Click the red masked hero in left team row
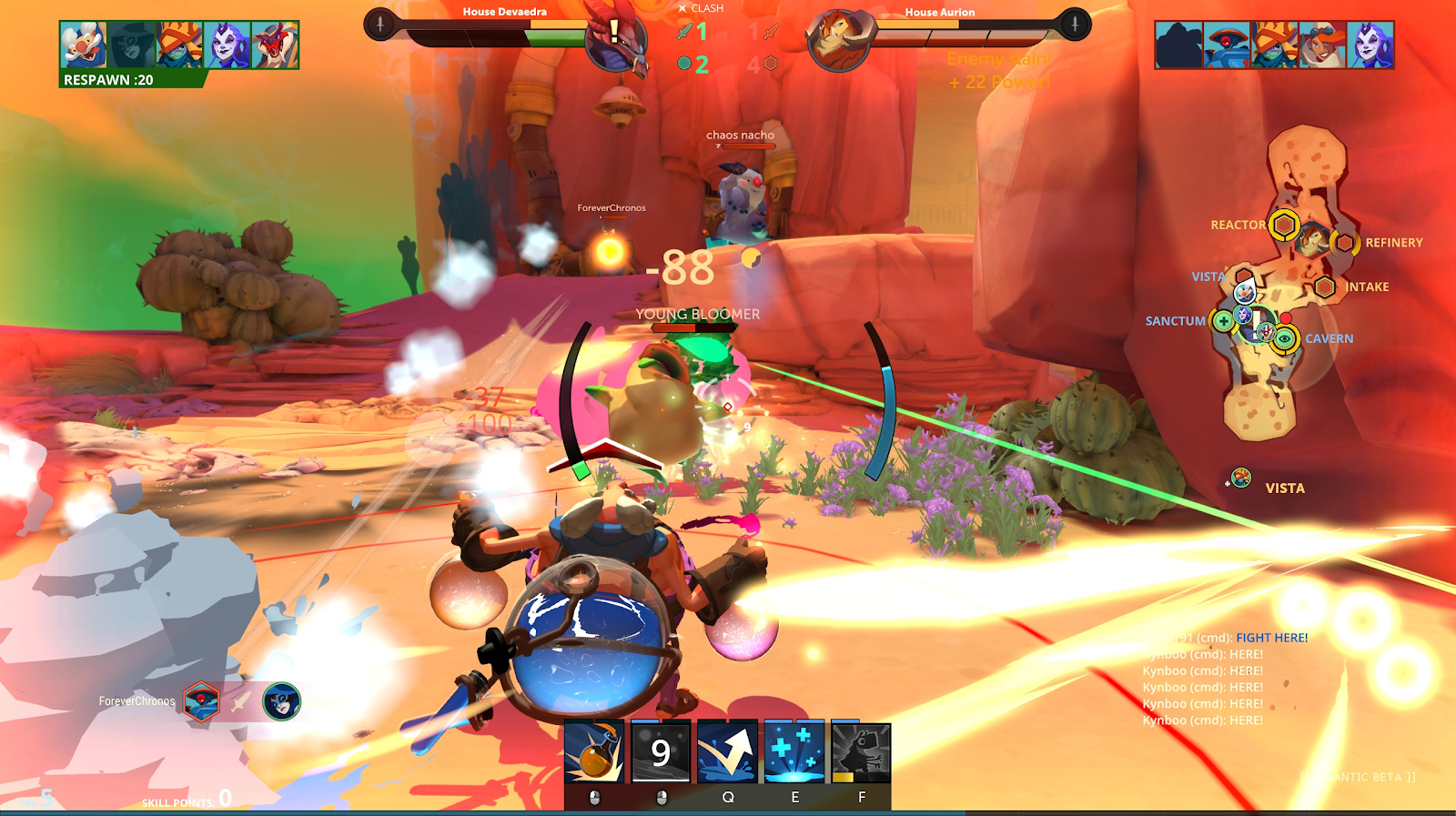The width and height of the screenshot is (1456, 816). click(x=275, y=45)
